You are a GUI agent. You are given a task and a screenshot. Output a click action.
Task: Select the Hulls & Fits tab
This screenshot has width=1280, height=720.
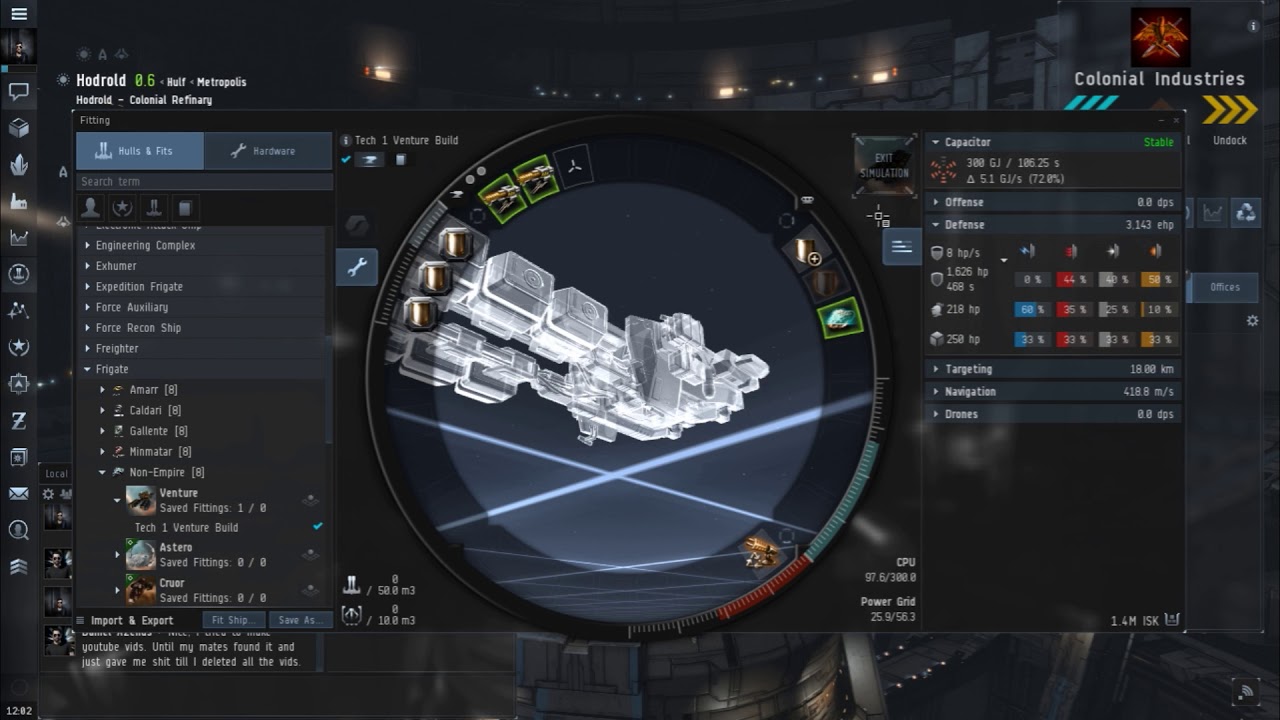(140, 151)
